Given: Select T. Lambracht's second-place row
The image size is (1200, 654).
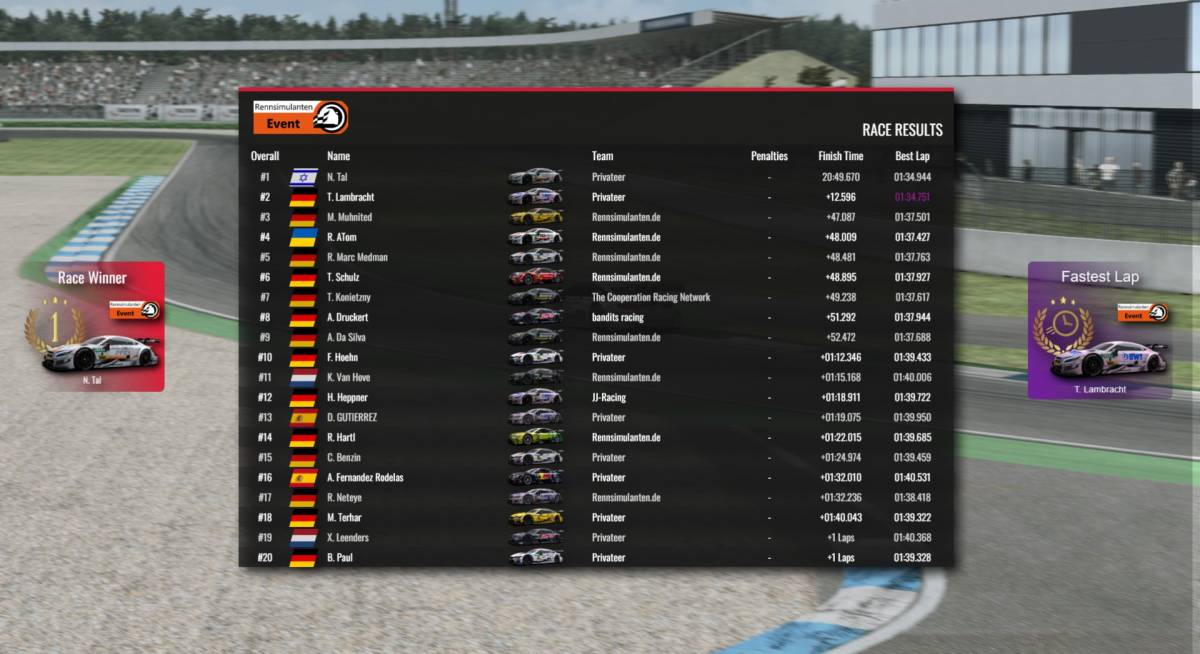Looking at the screenshot, I should tap(595, 197).
